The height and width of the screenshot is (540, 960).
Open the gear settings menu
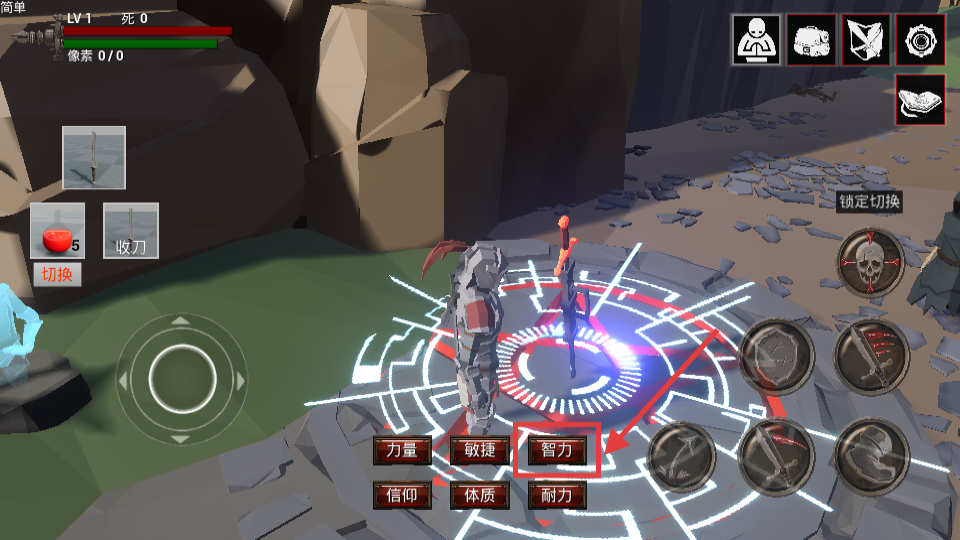click(x=920, y=40)
